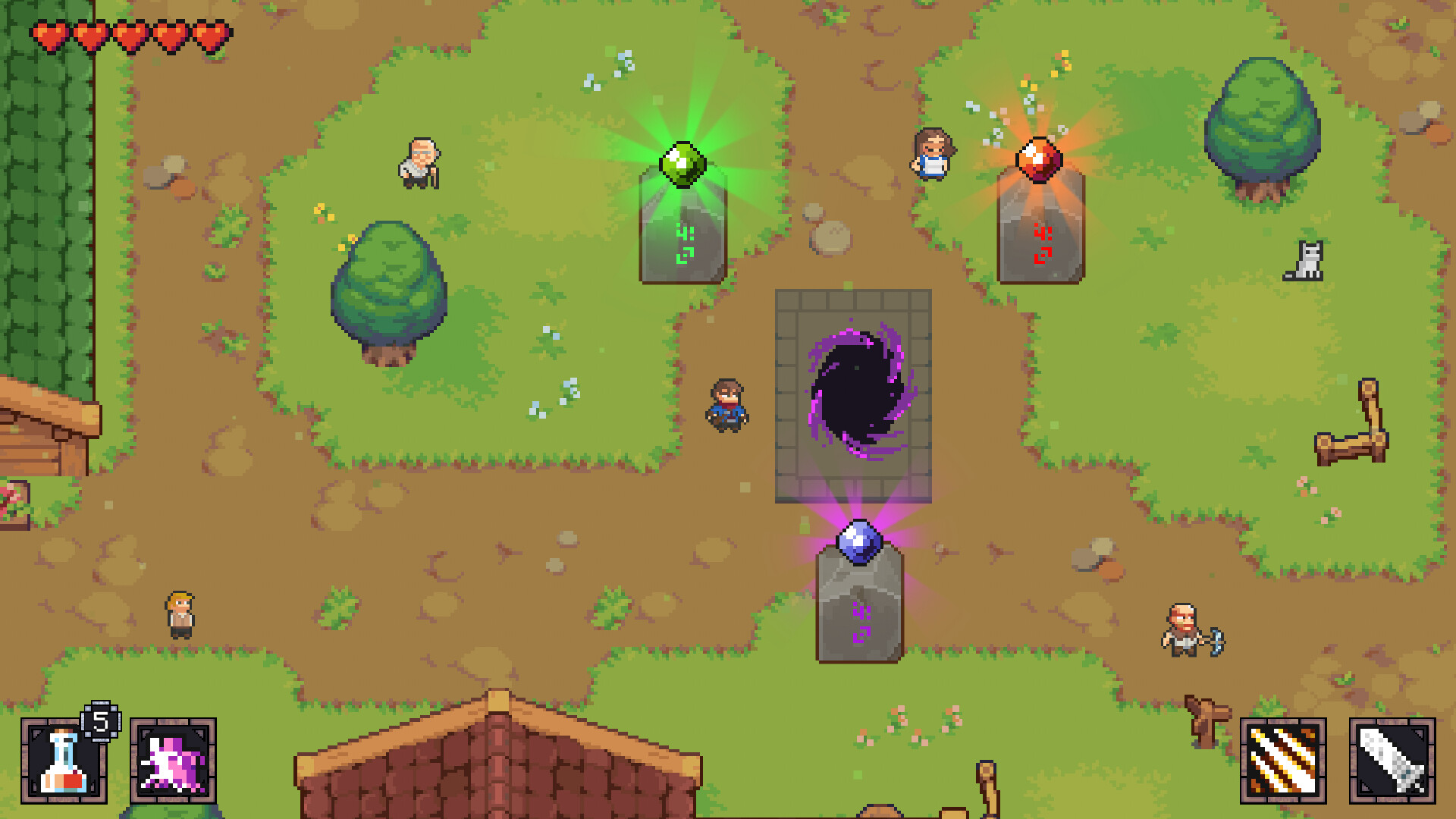Click the old man NPC with a cane
Viewport: 1456px width, 819px height.
coord(421,163)
